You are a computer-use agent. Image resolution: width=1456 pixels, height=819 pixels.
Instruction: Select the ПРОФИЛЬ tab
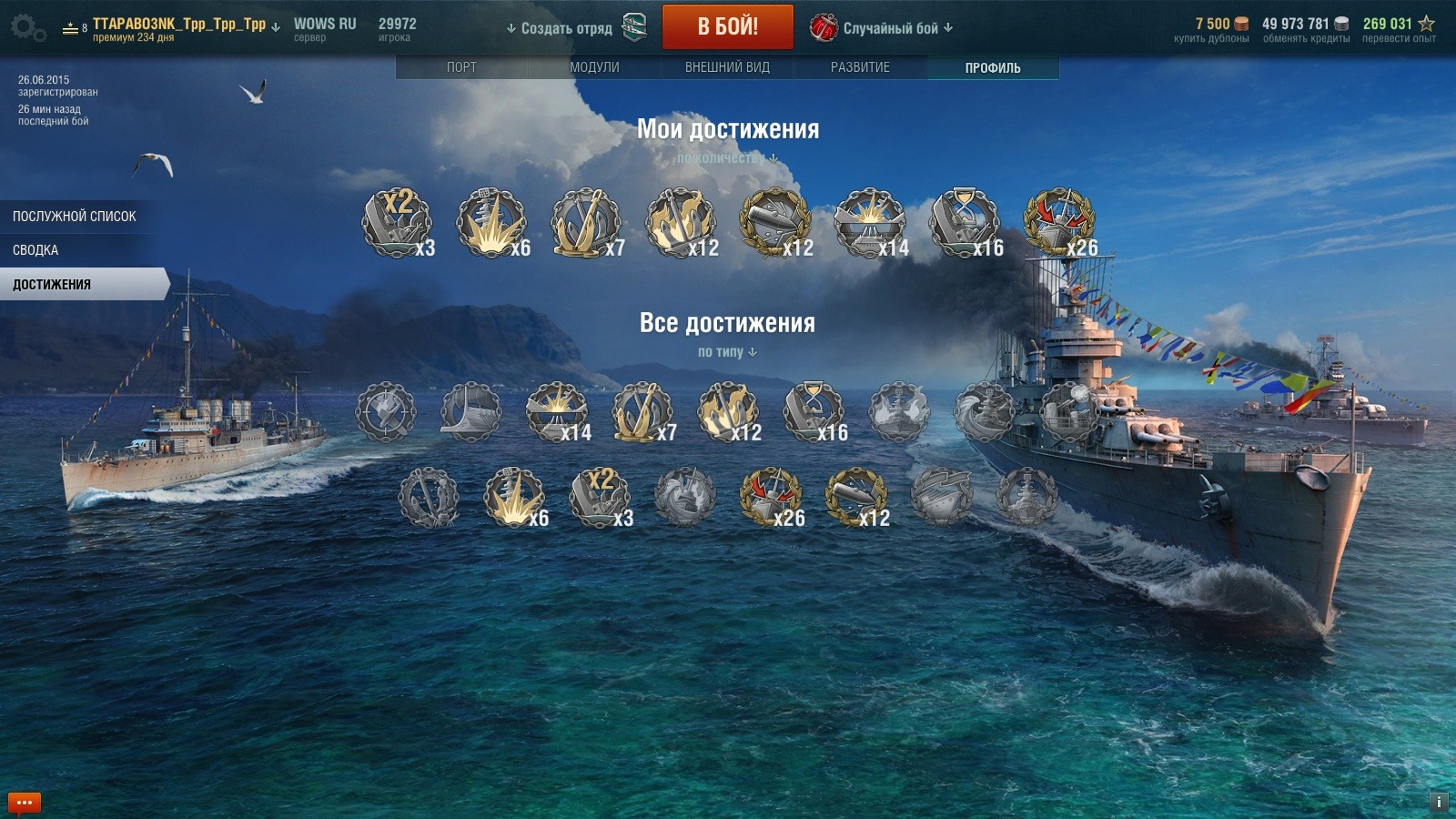(993, 67)
